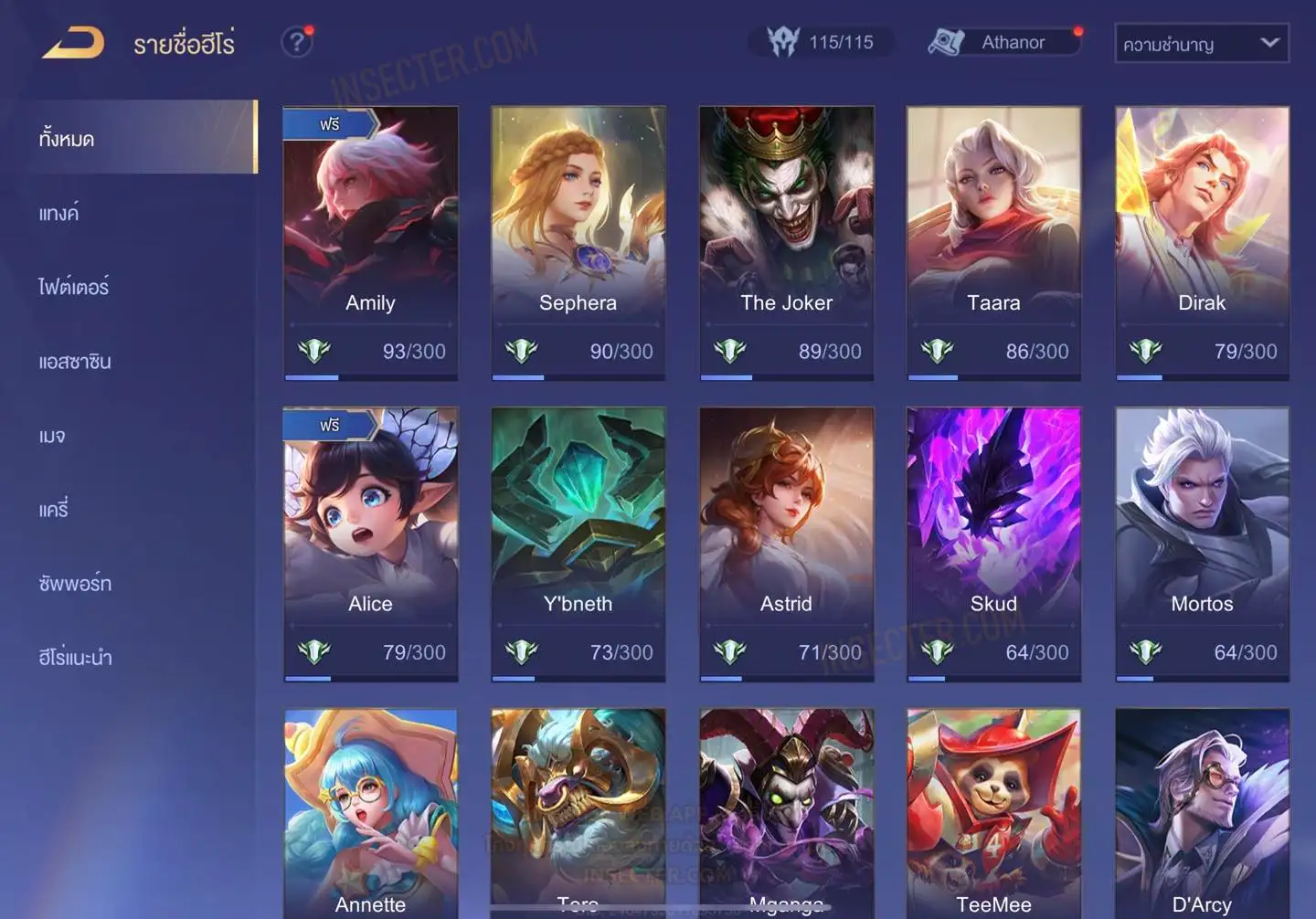This screenshot has height=919, width=1316.
Task: Open the ฮีโร่แนะนำ tab
Action: click(x=75, y=658)
